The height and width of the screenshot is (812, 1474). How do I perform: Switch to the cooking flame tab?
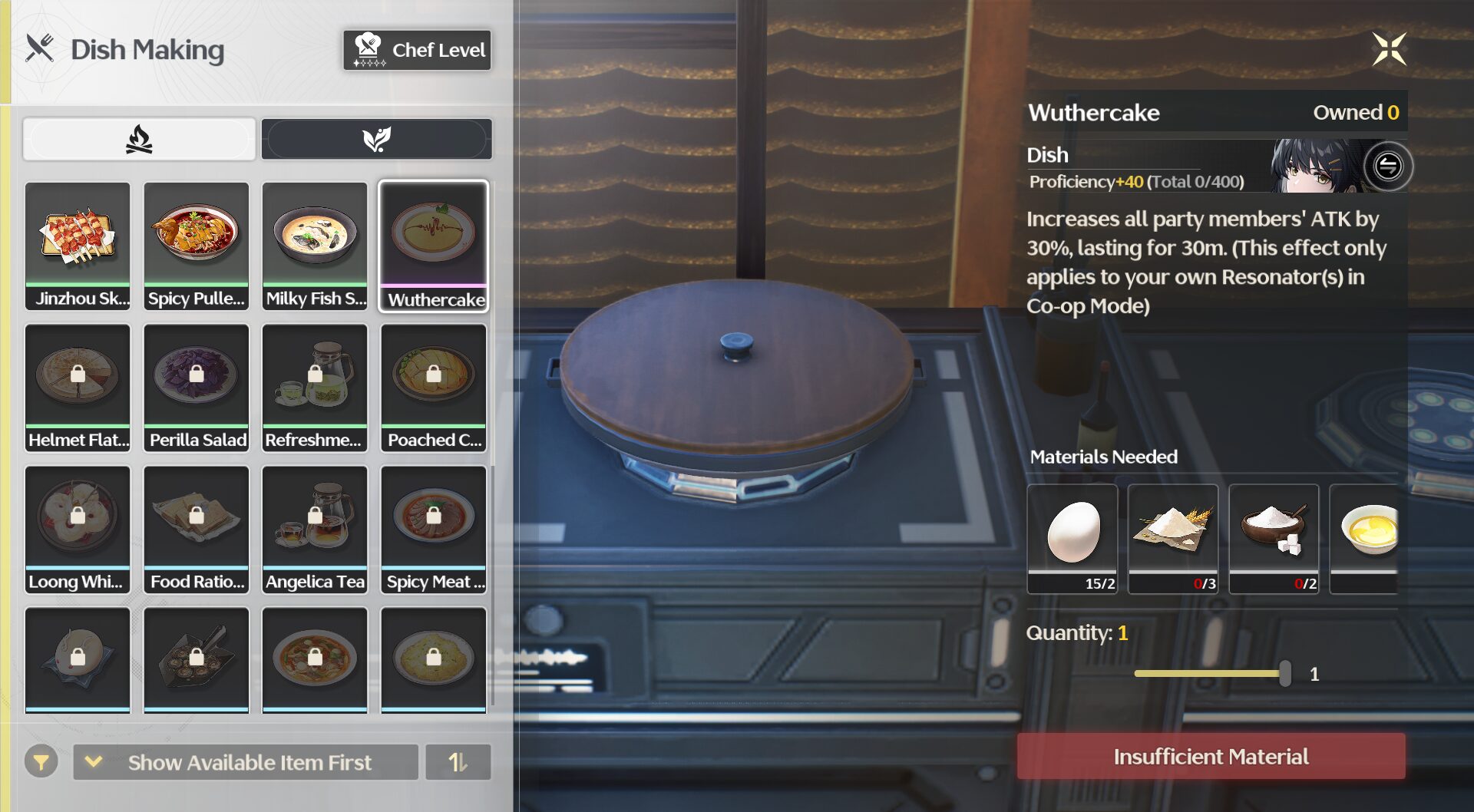pos(139,140)
